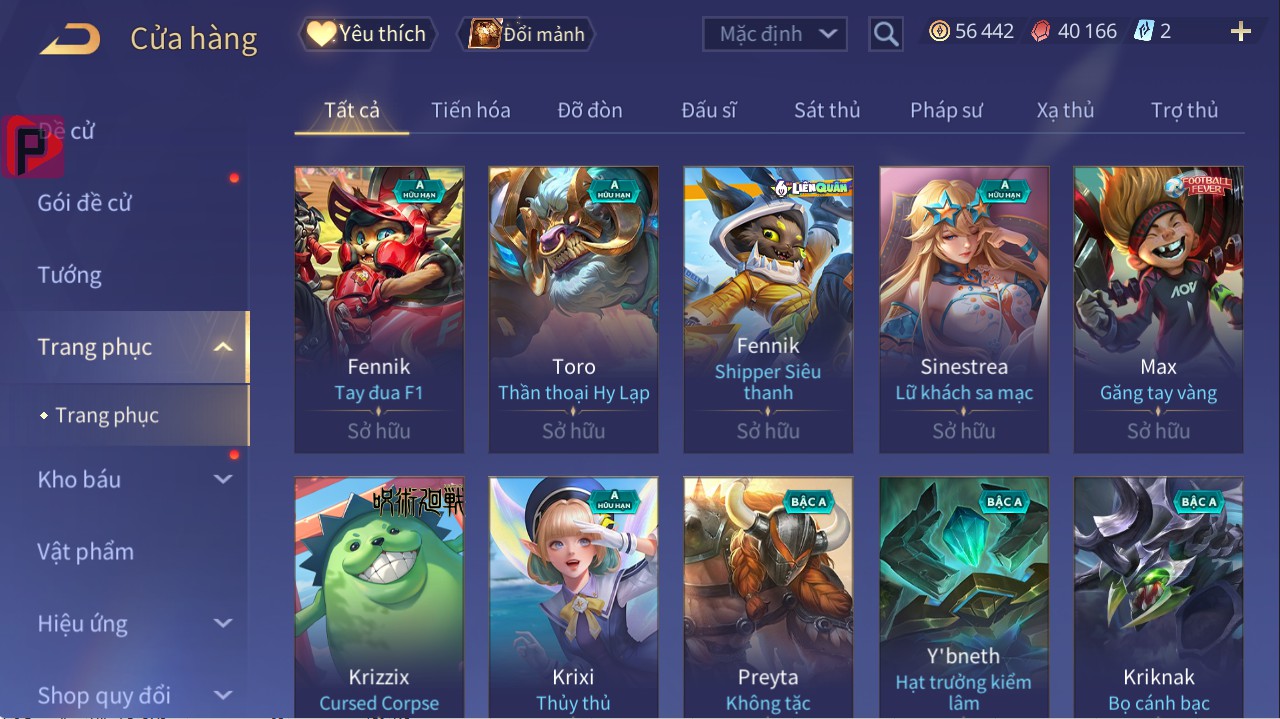Go to the Tướng shop section

tap(70, 275)
